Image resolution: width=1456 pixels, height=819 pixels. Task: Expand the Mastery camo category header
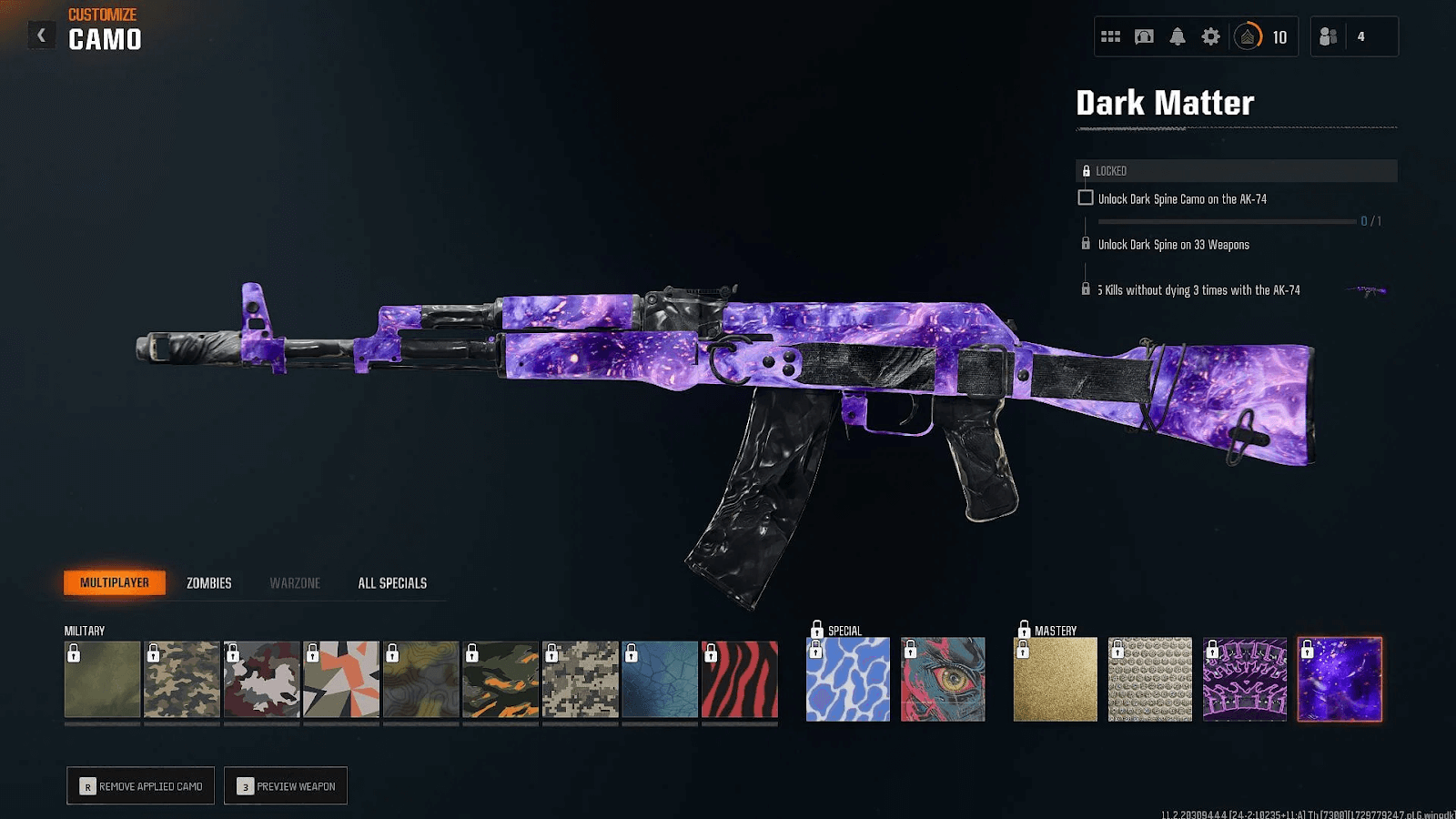click(1056, 629)
